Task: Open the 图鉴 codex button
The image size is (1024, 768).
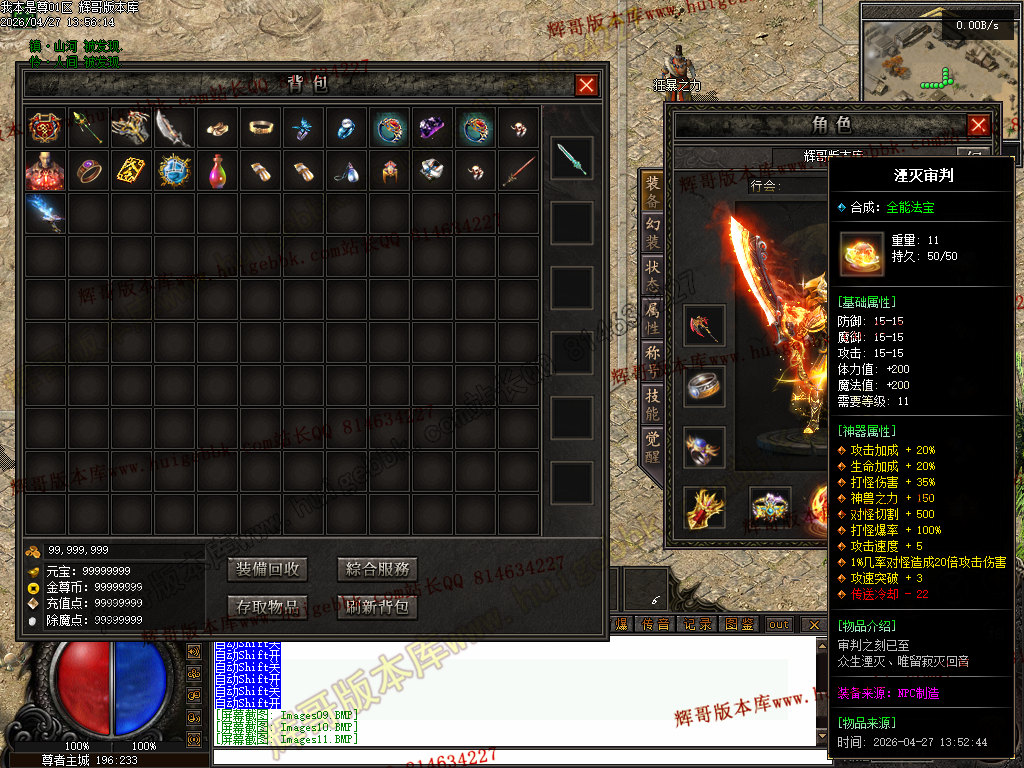Action: (740, 624)
